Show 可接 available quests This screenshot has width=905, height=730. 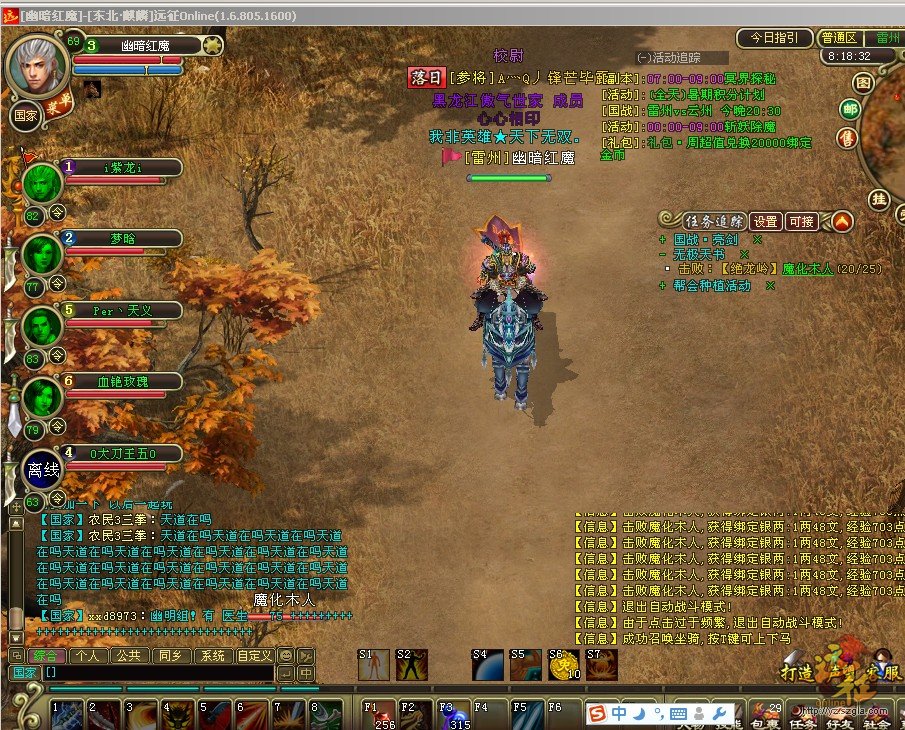pyautogui.click(x=802, y=221)
